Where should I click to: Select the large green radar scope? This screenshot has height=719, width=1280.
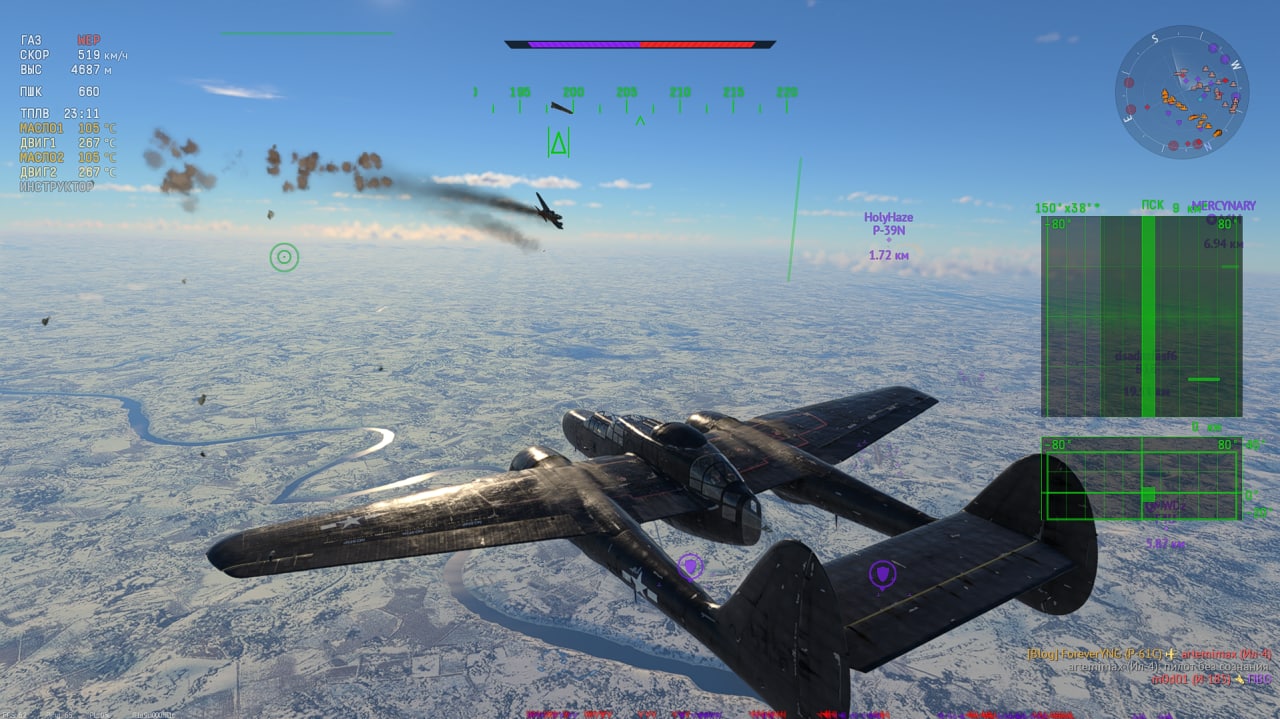point(1141,316)
